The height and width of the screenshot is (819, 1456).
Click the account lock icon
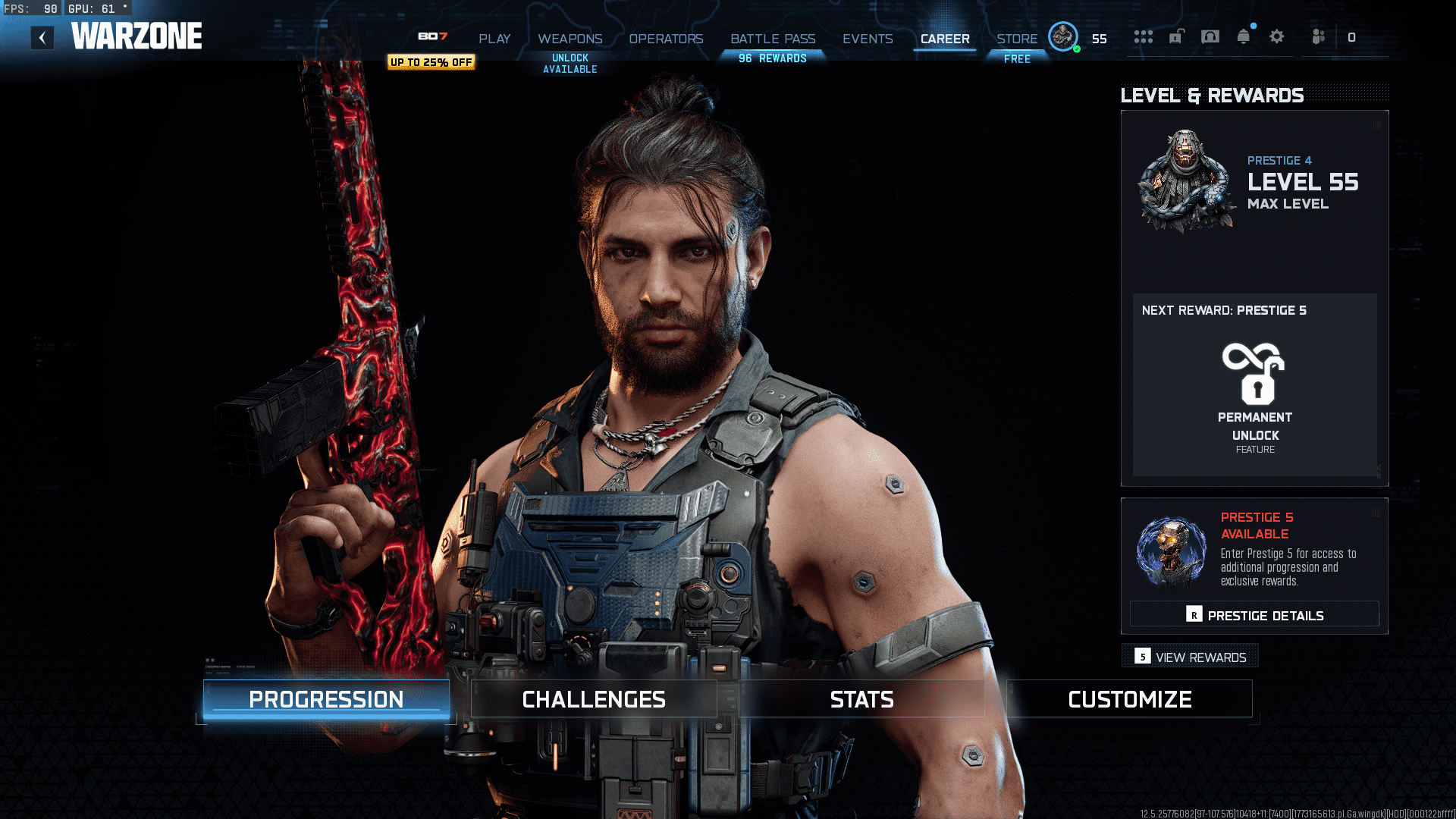coord(1177,36)
